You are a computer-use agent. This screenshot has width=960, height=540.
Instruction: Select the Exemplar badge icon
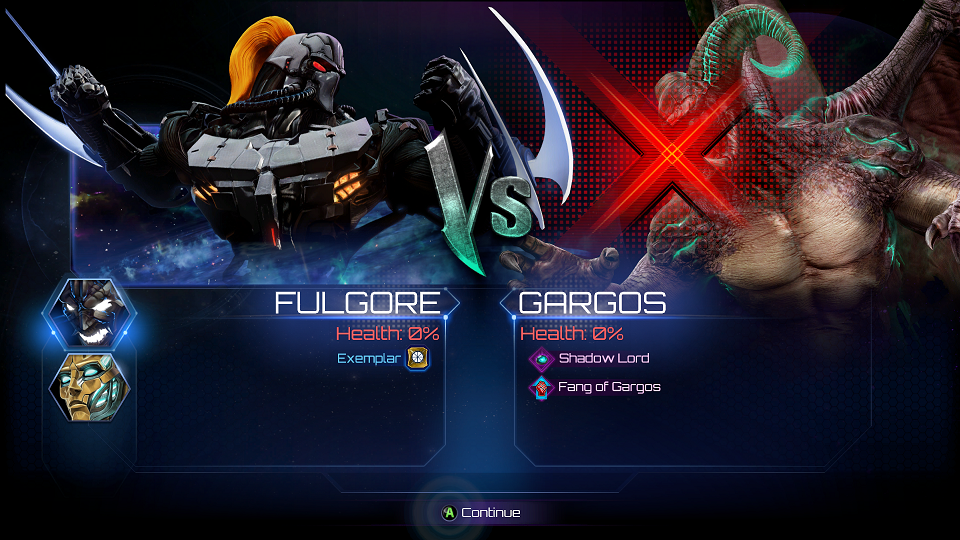418,358
